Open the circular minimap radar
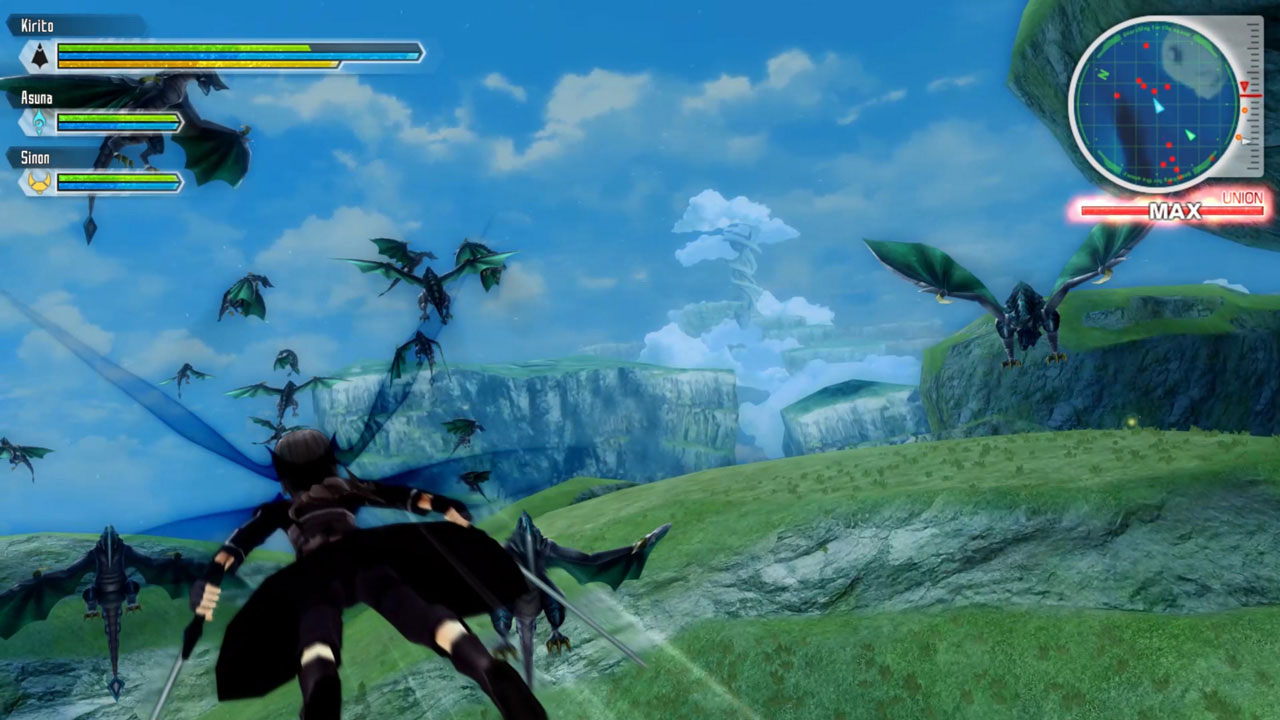 (1157, 105)
